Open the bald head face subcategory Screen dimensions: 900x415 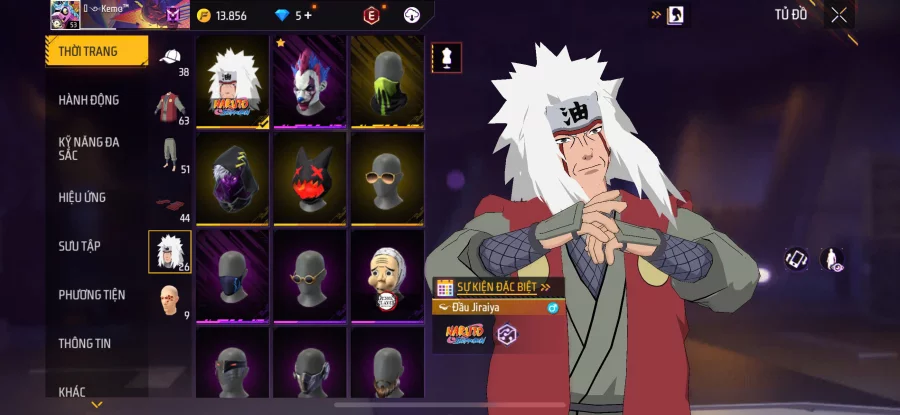pyautogui.click(x=170, y=300)
